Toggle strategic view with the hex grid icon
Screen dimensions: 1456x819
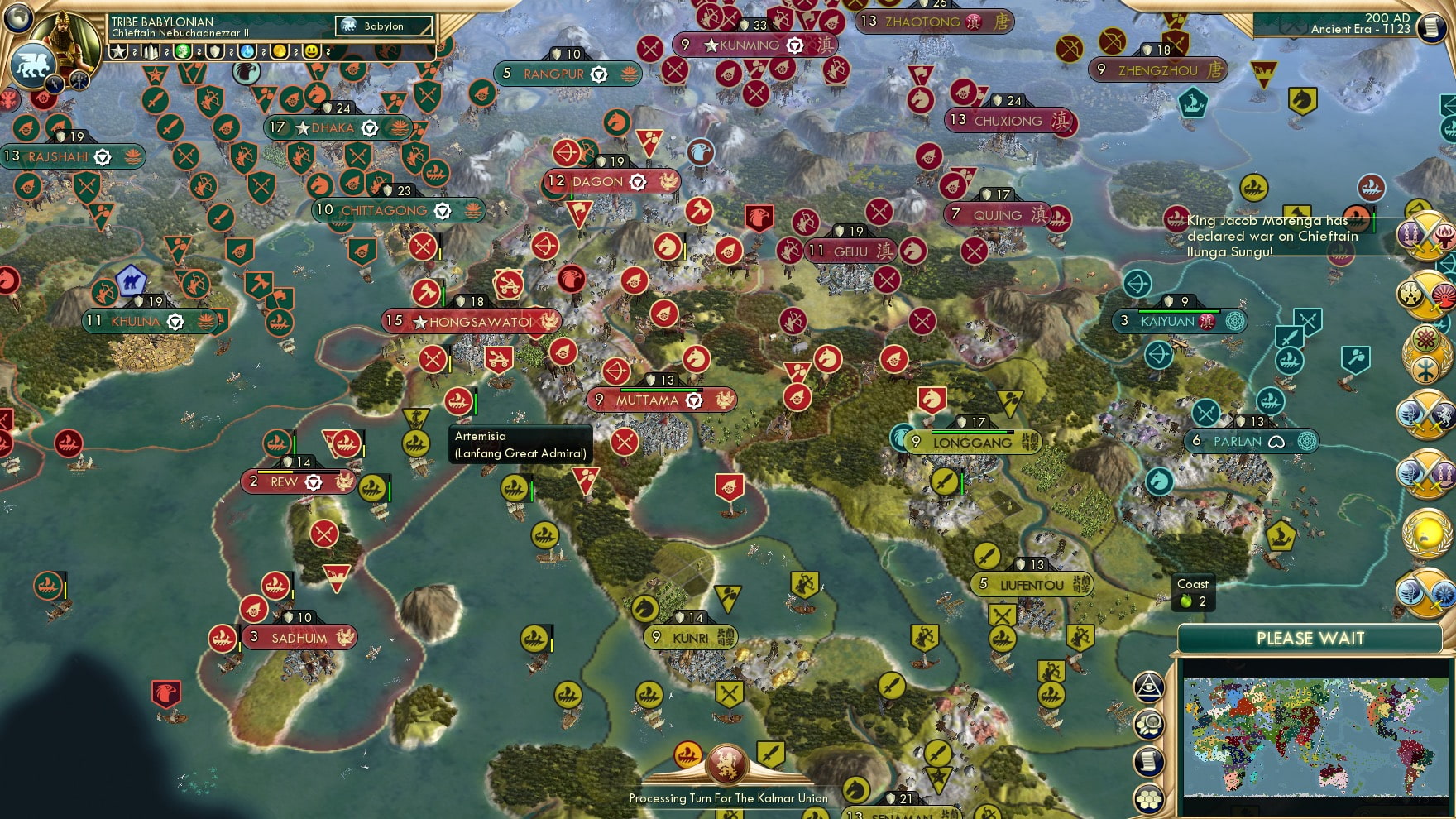point(1148,797)
